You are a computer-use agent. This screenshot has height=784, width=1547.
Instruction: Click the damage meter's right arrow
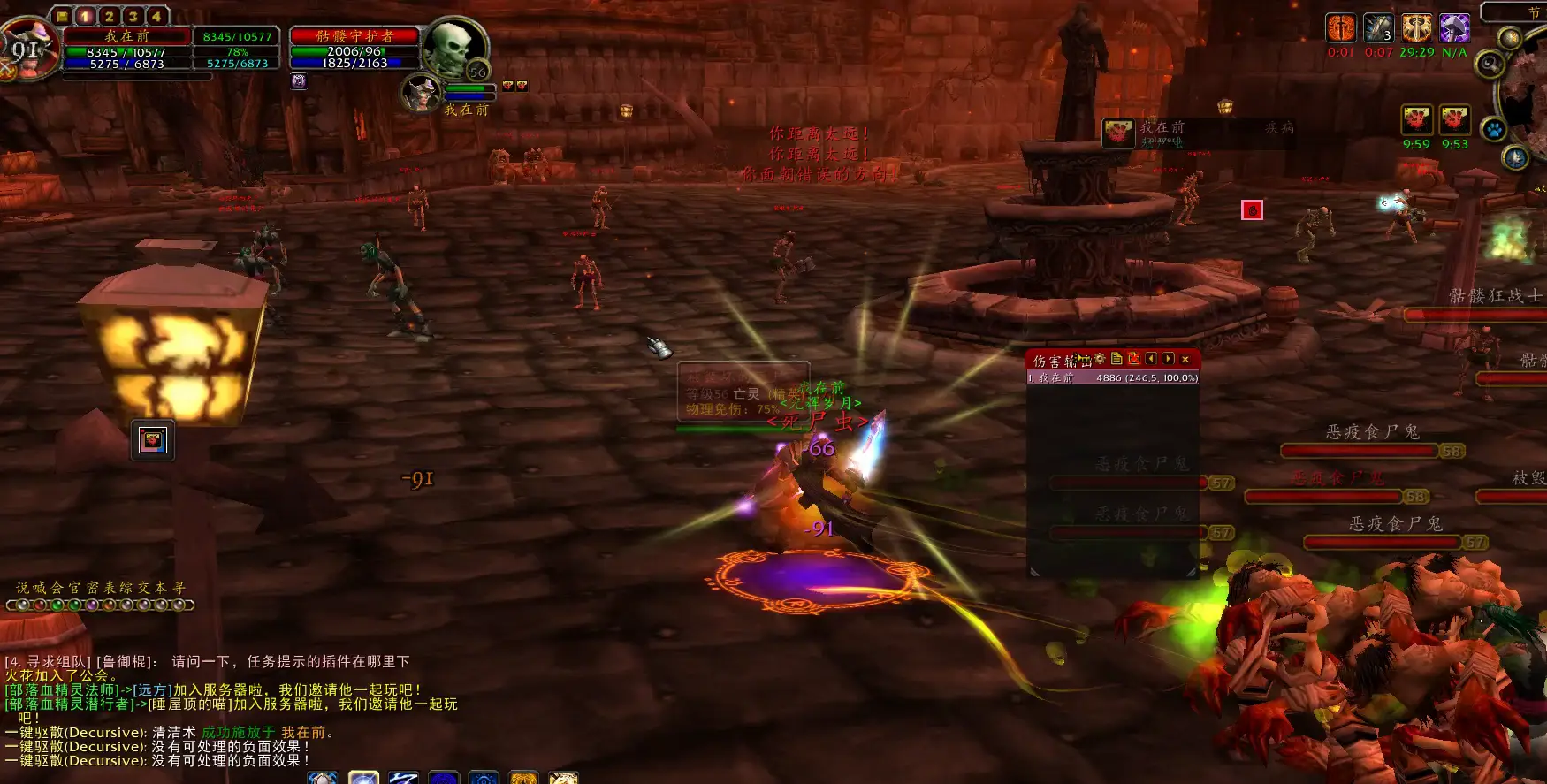pyautogui.click(x=1169, y=359)
